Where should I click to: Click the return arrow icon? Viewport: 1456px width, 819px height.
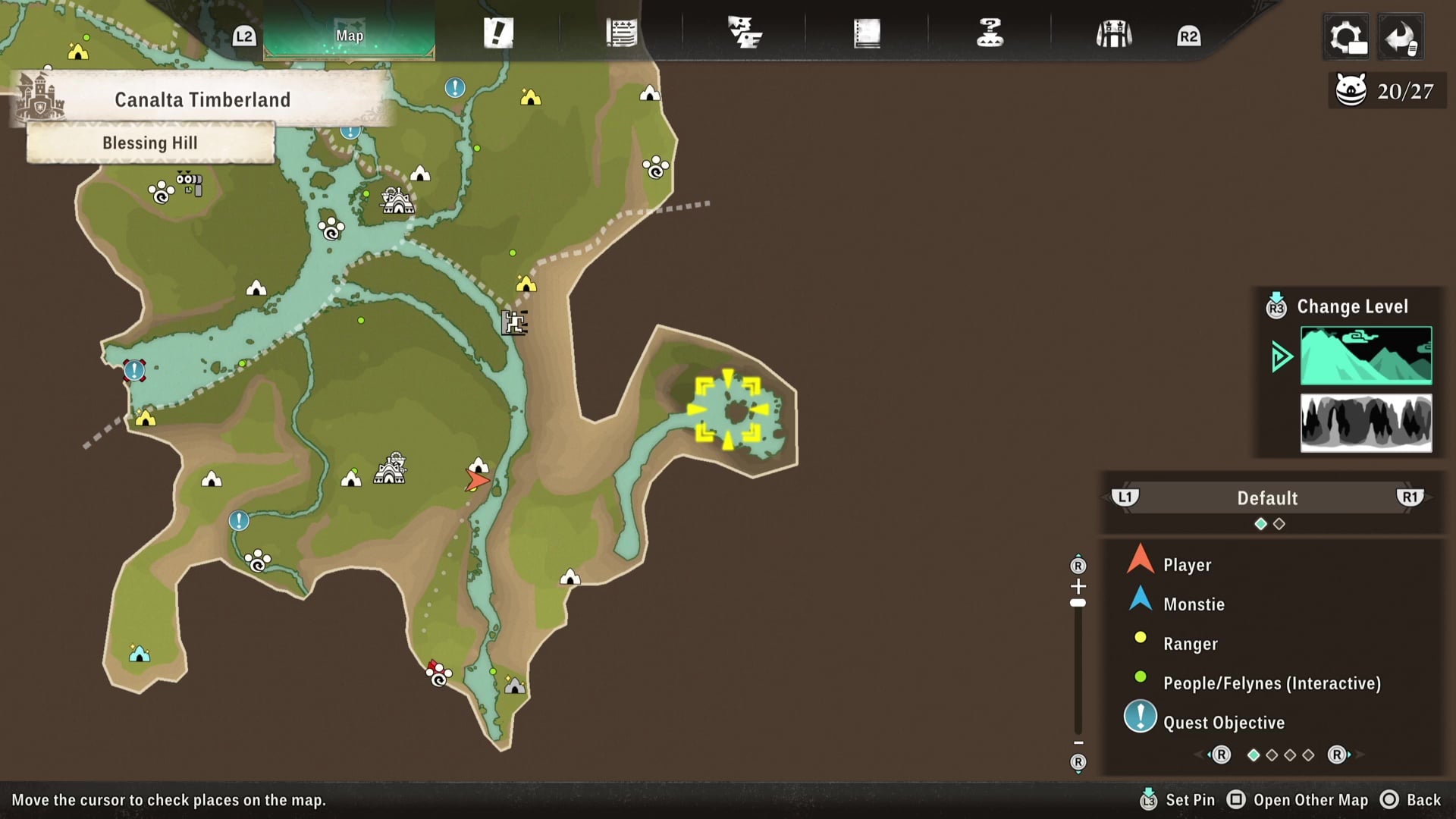tap(1400, 36)
